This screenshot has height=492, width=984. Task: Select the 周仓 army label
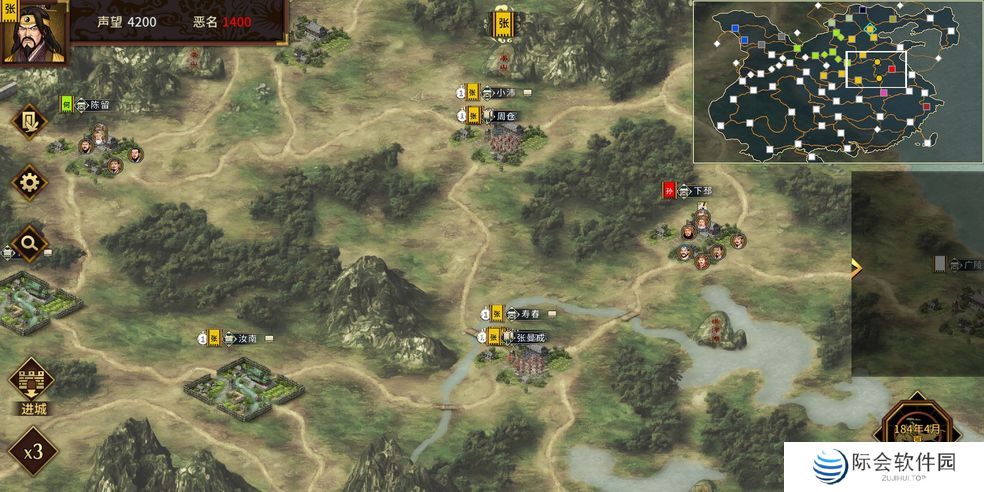(x=504, y=116)
